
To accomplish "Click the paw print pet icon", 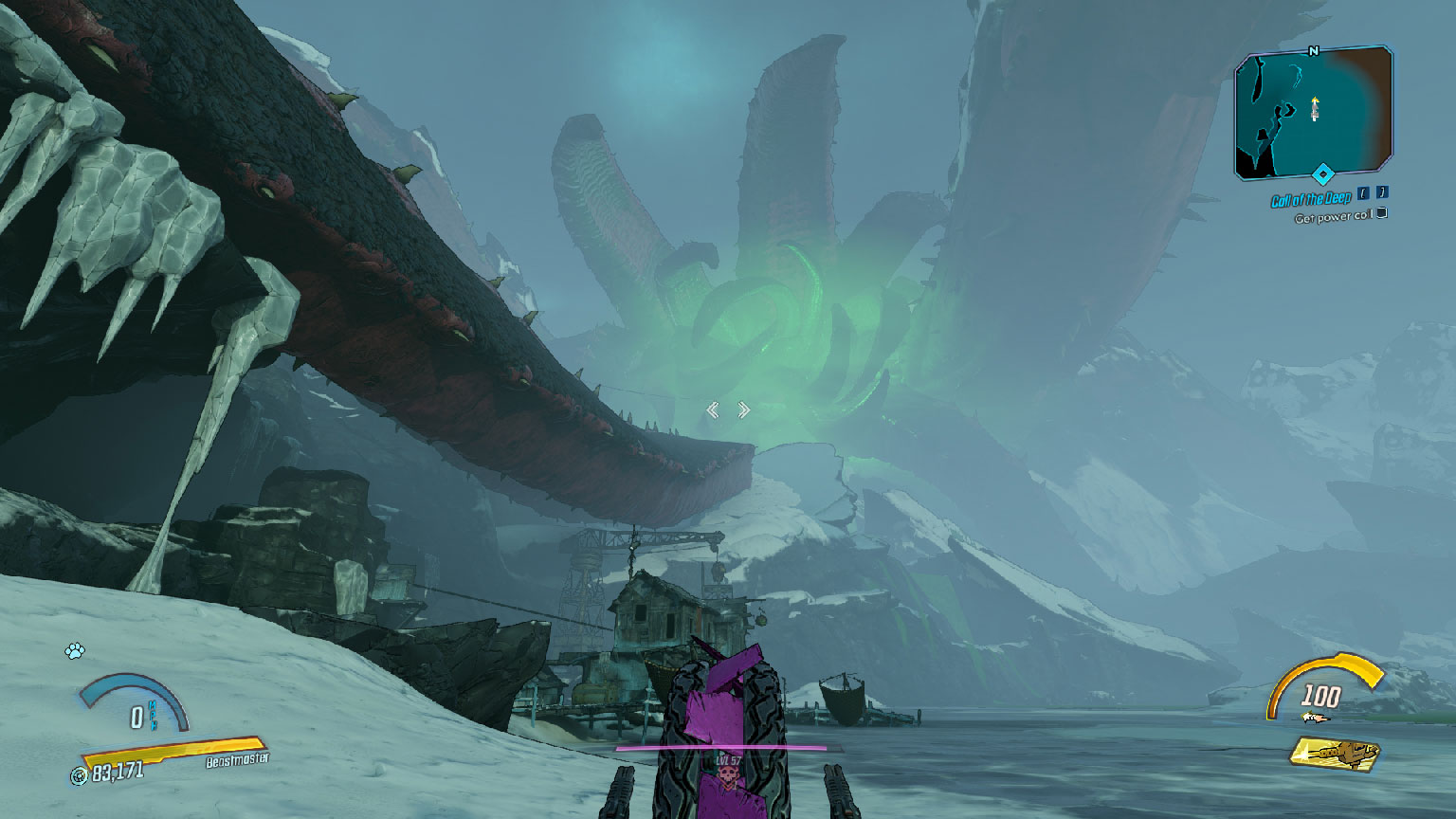I will pyautogui.click(x=75, y=651).
